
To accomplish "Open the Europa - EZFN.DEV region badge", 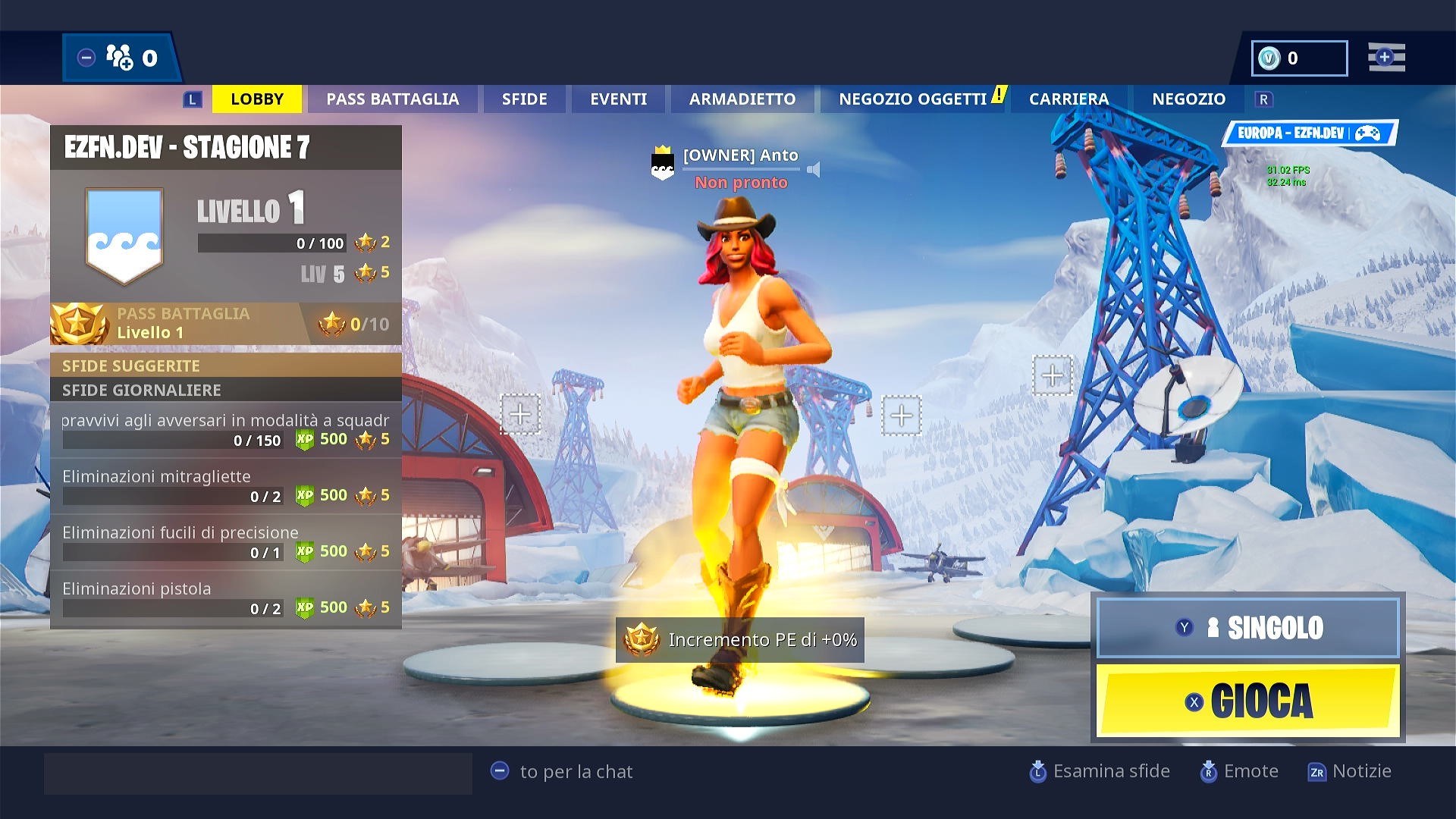I will (x=1309, y=133).
